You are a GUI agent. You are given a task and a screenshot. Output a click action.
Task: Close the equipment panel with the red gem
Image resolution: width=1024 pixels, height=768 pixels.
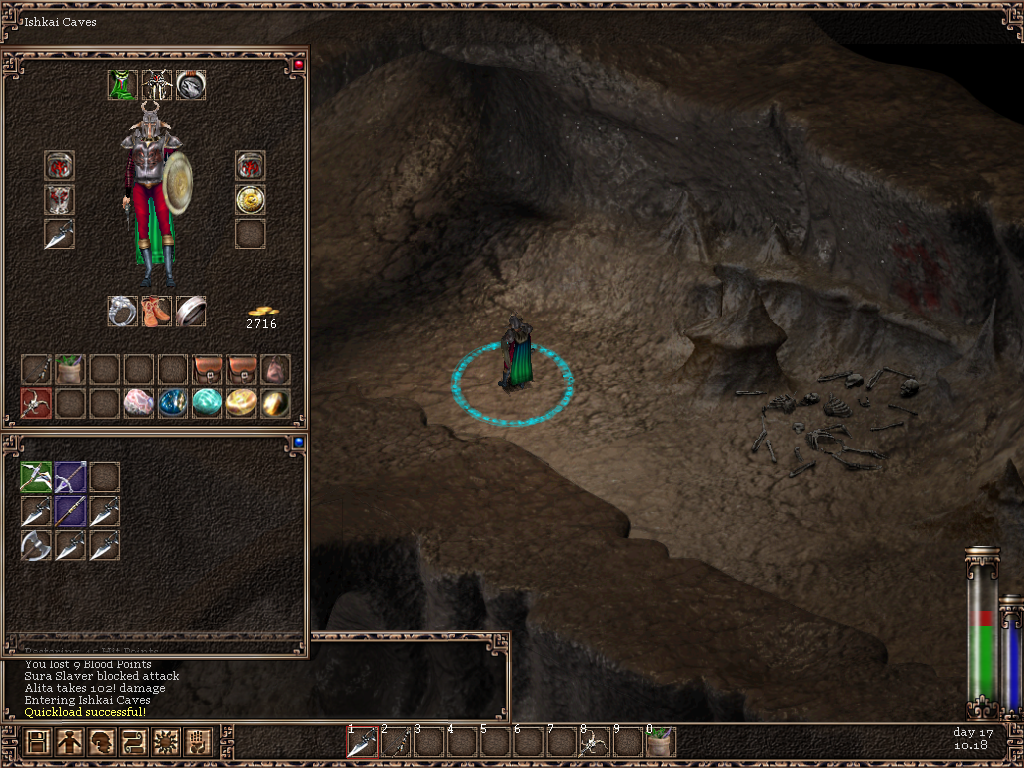(x=297, y=65)
